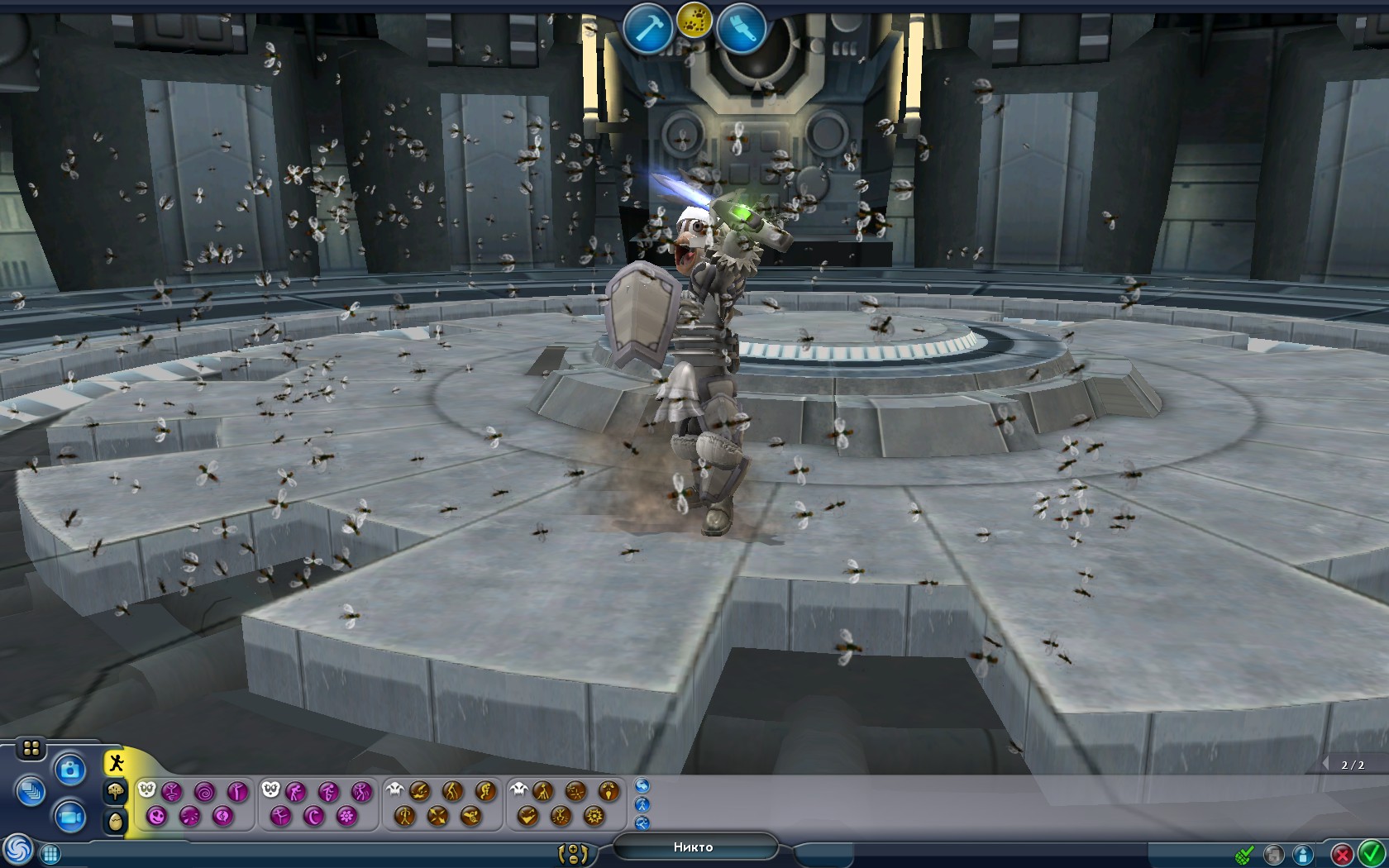
Task: Switch to the Brain abilities tab
Action: click(x=116, y=792)
